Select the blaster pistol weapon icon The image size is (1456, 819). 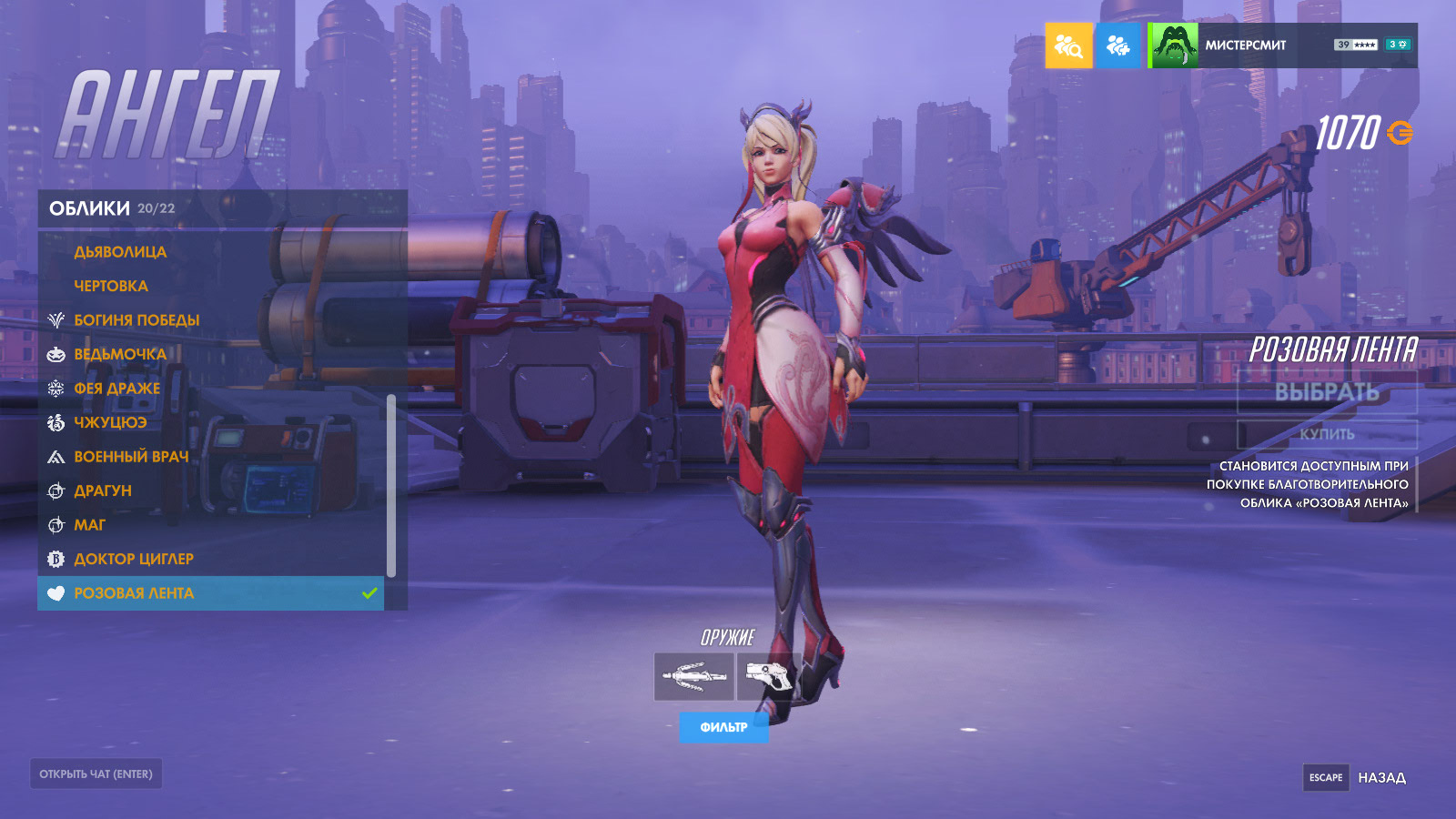tap(769, 674)
